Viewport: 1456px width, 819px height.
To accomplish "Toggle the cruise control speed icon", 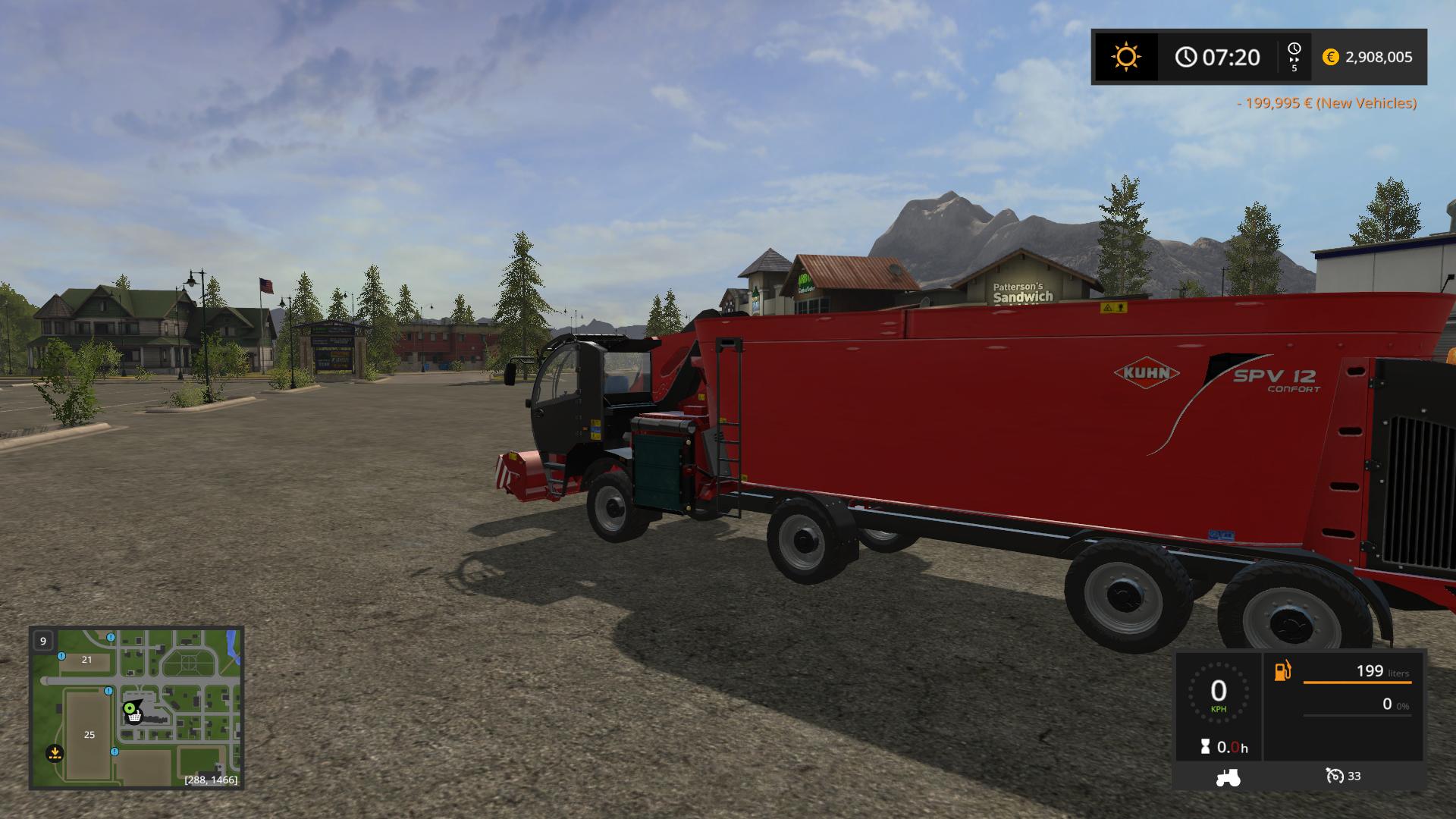I will [1335, 776].
